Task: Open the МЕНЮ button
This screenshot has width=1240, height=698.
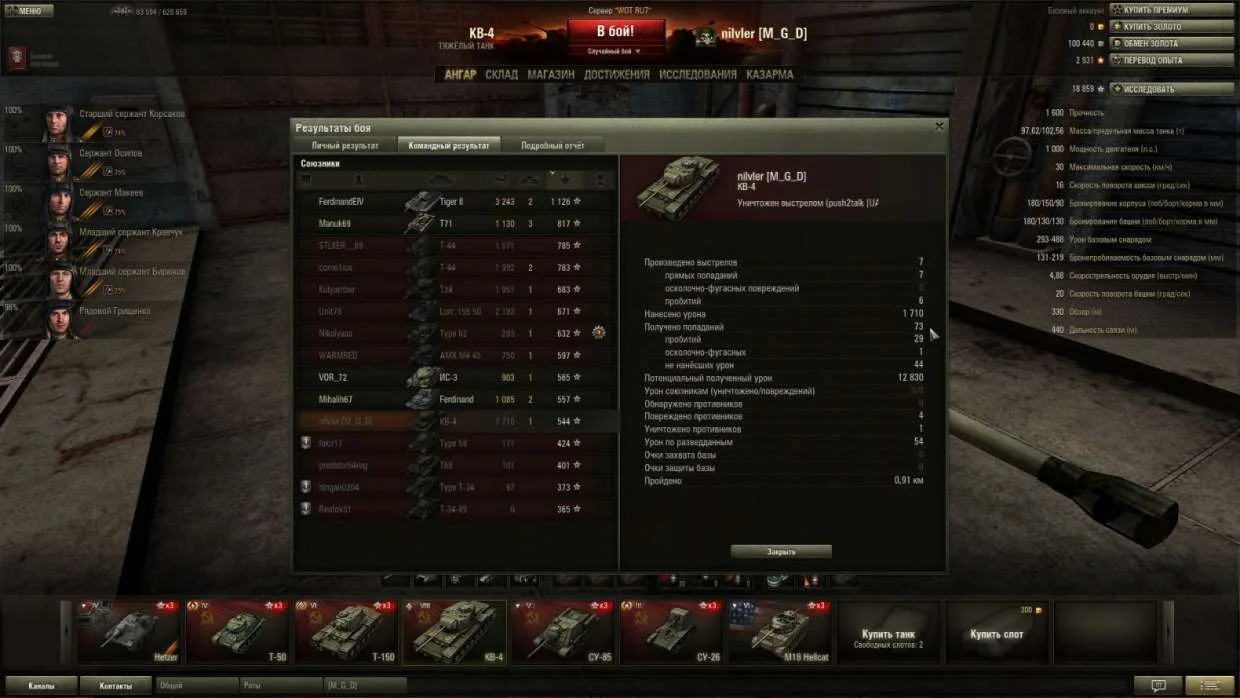Action: click(28, 11)
